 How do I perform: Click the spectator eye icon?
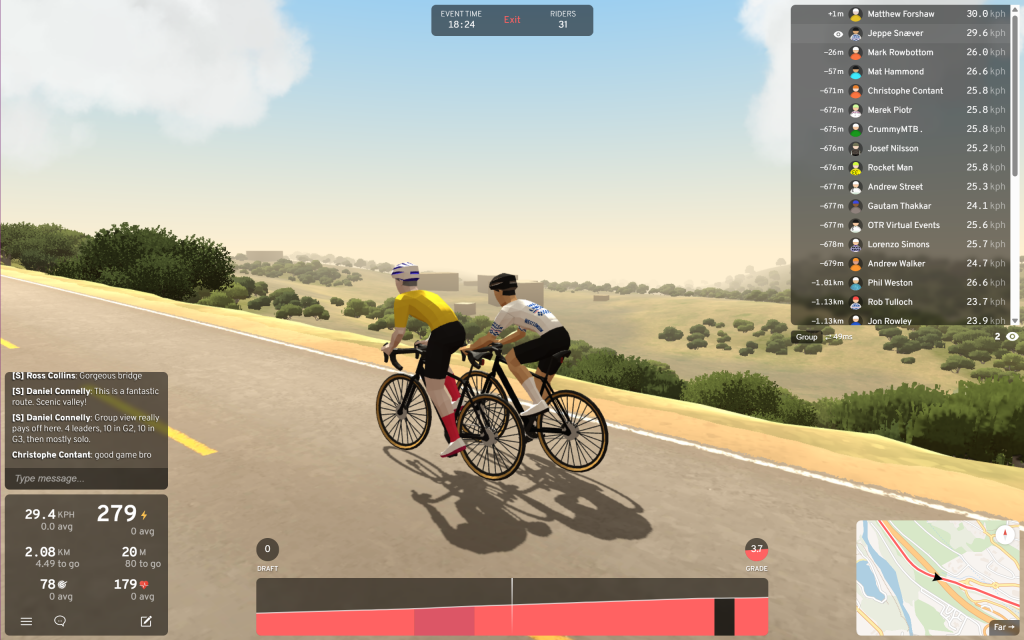pyautogui.click(x=1012, y=337)
